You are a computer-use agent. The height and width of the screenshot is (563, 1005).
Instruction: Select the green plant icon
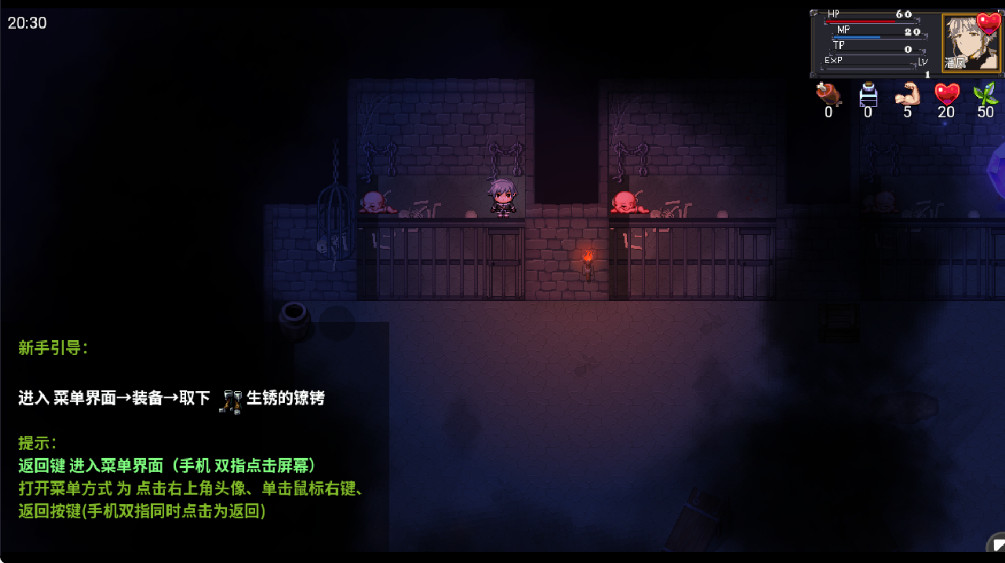point(986,94)
